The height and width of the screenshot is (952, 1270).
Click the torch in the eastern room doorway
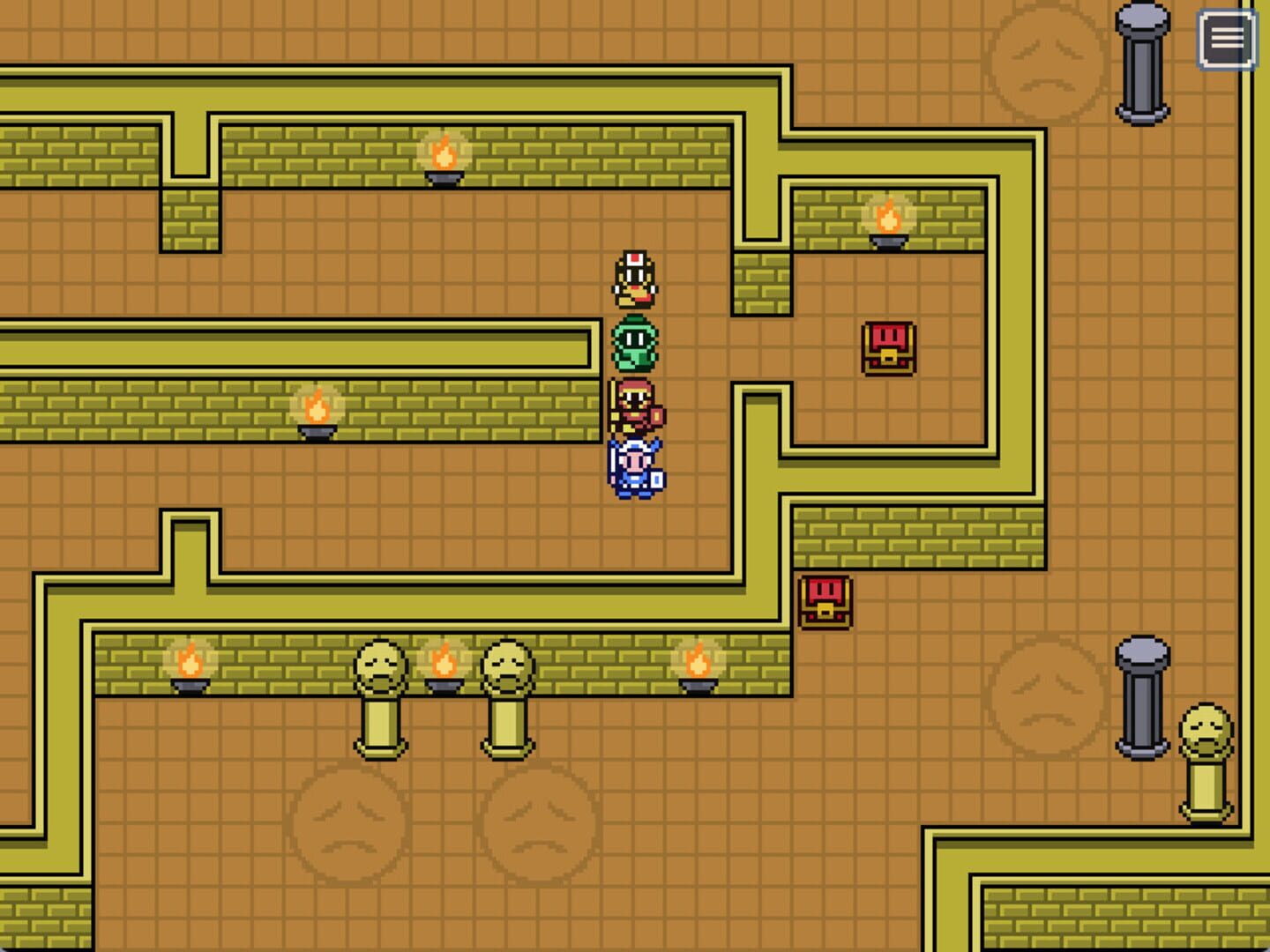pos(888,219)
